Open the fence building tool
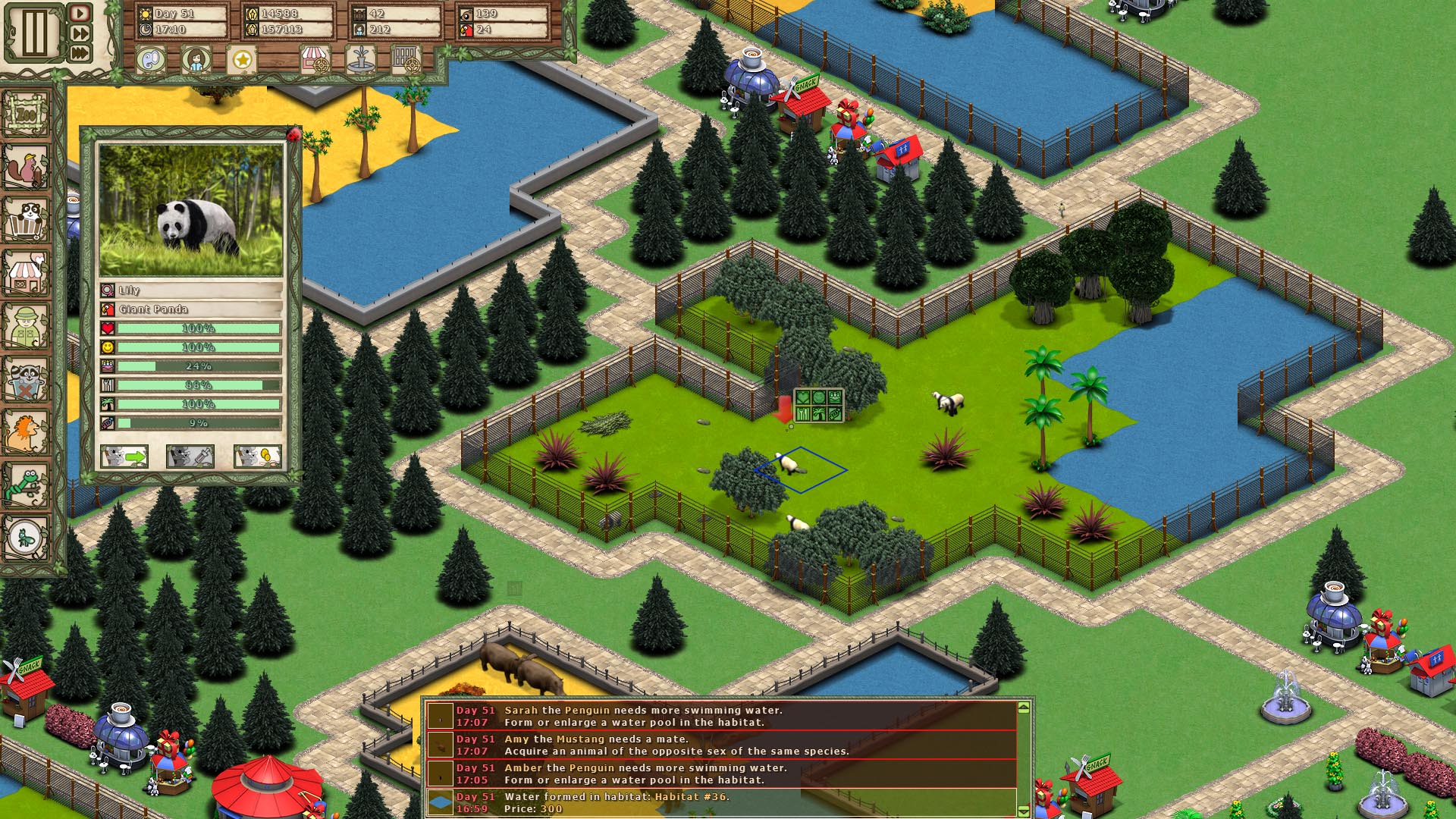Viewport: 1456px width, 819px height. (408, 59)
